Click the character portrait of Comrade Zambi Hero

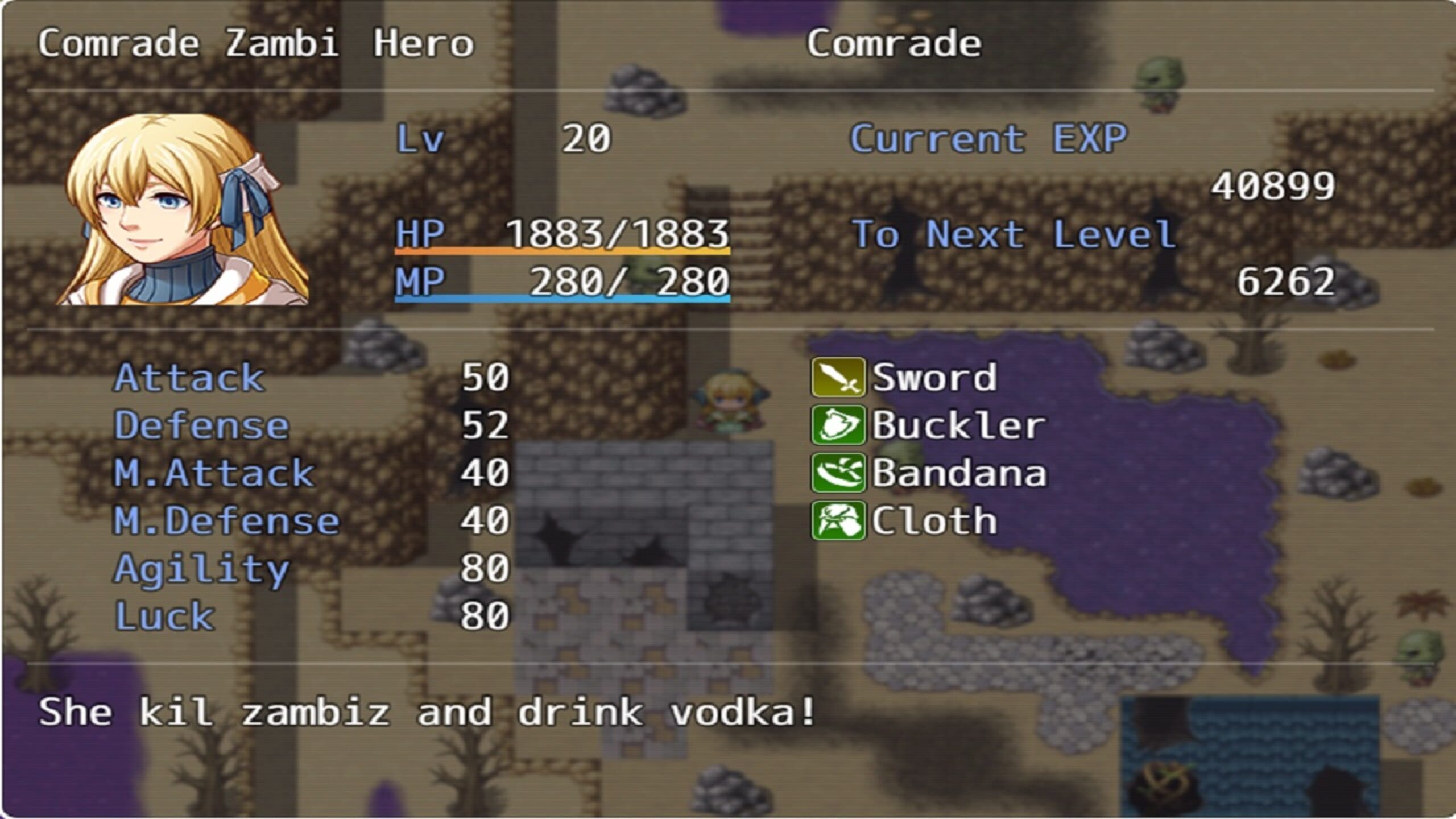pos(171,208)
